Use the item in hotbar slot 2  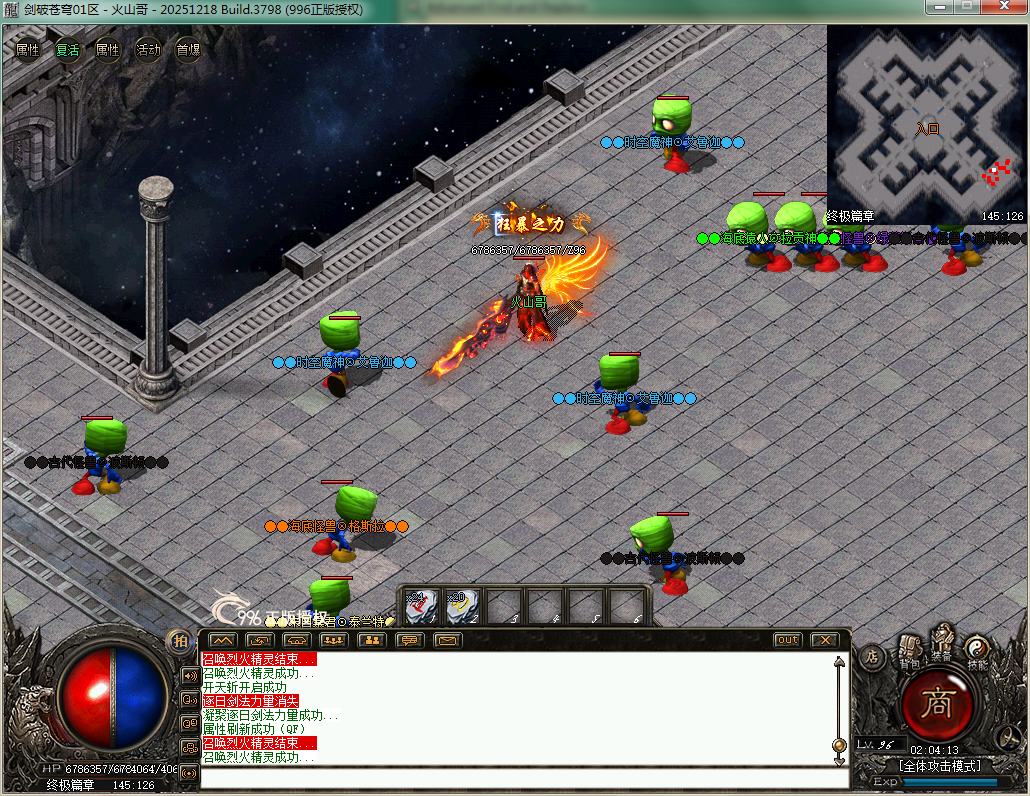coord(462,606)
